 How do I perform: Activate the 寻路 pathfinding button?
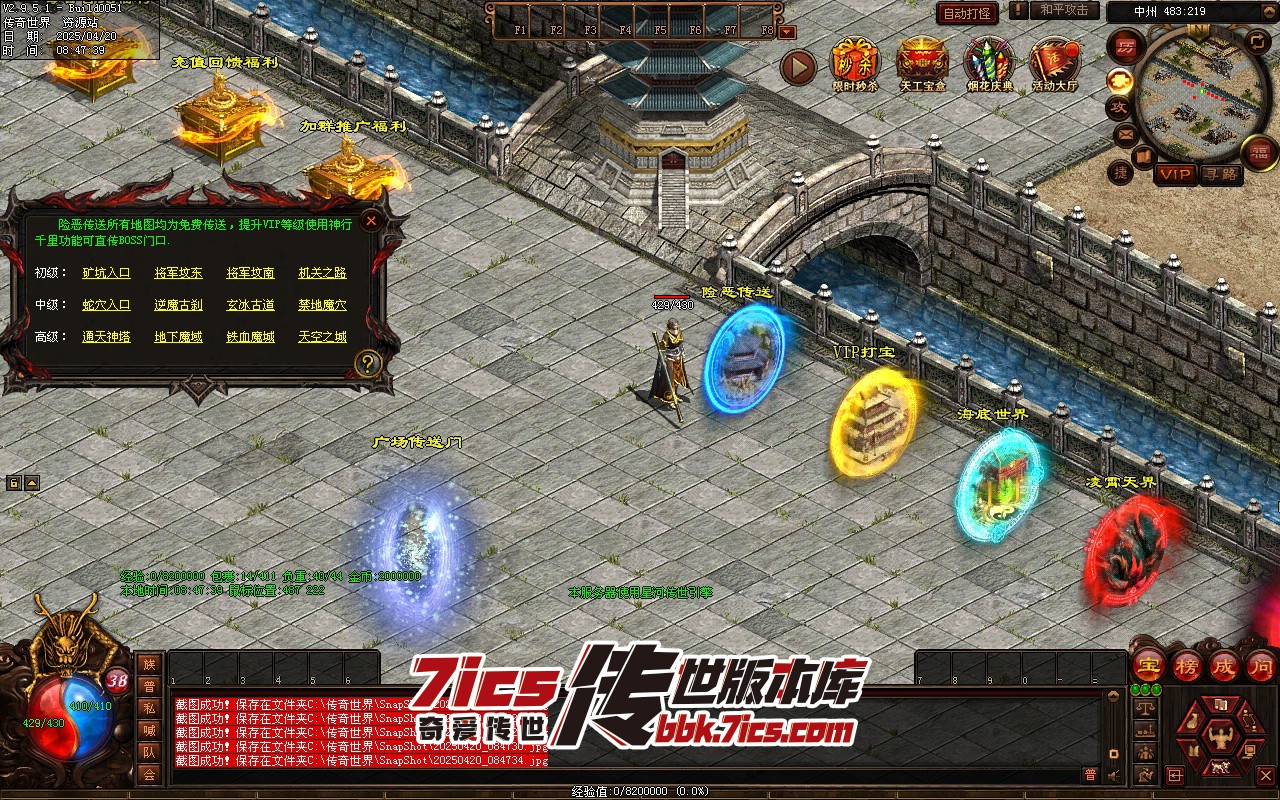pos(1220,174)
